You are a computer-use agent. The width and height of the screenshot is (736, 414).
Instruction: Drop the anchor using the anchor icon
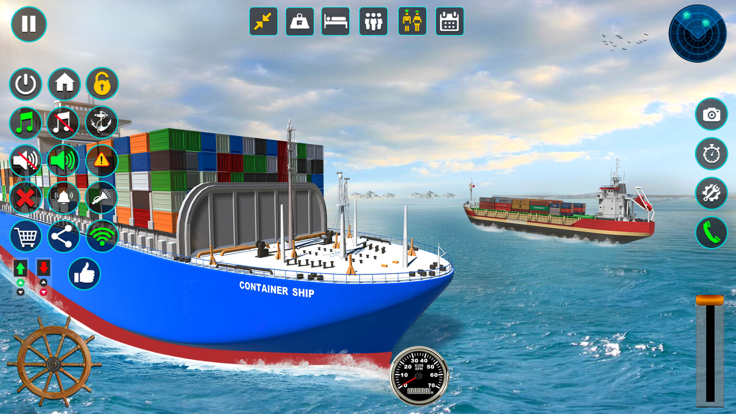102,122
